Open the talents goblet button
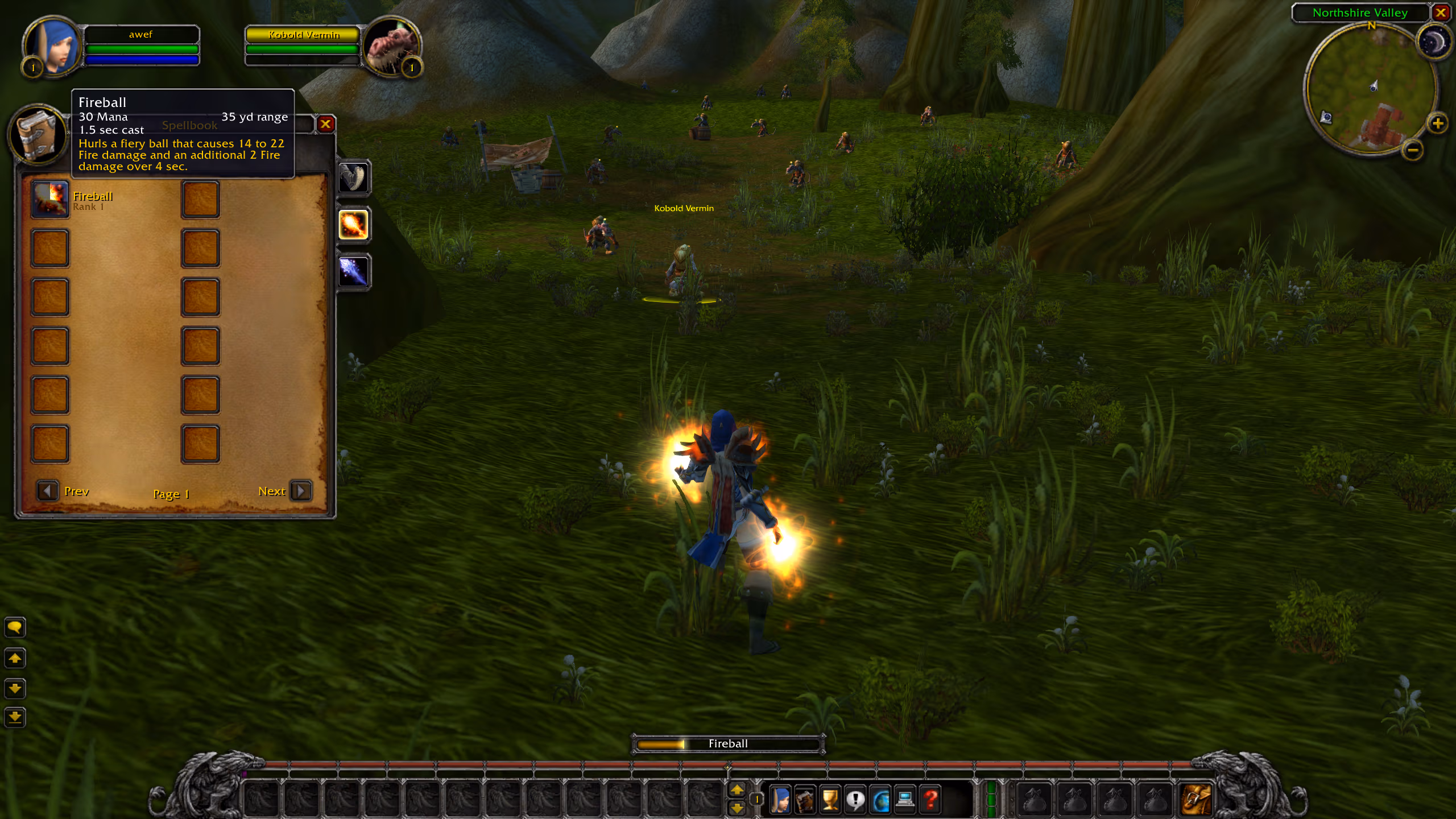Viewport: 1456px width, 819px height. (x=830, y=800)
